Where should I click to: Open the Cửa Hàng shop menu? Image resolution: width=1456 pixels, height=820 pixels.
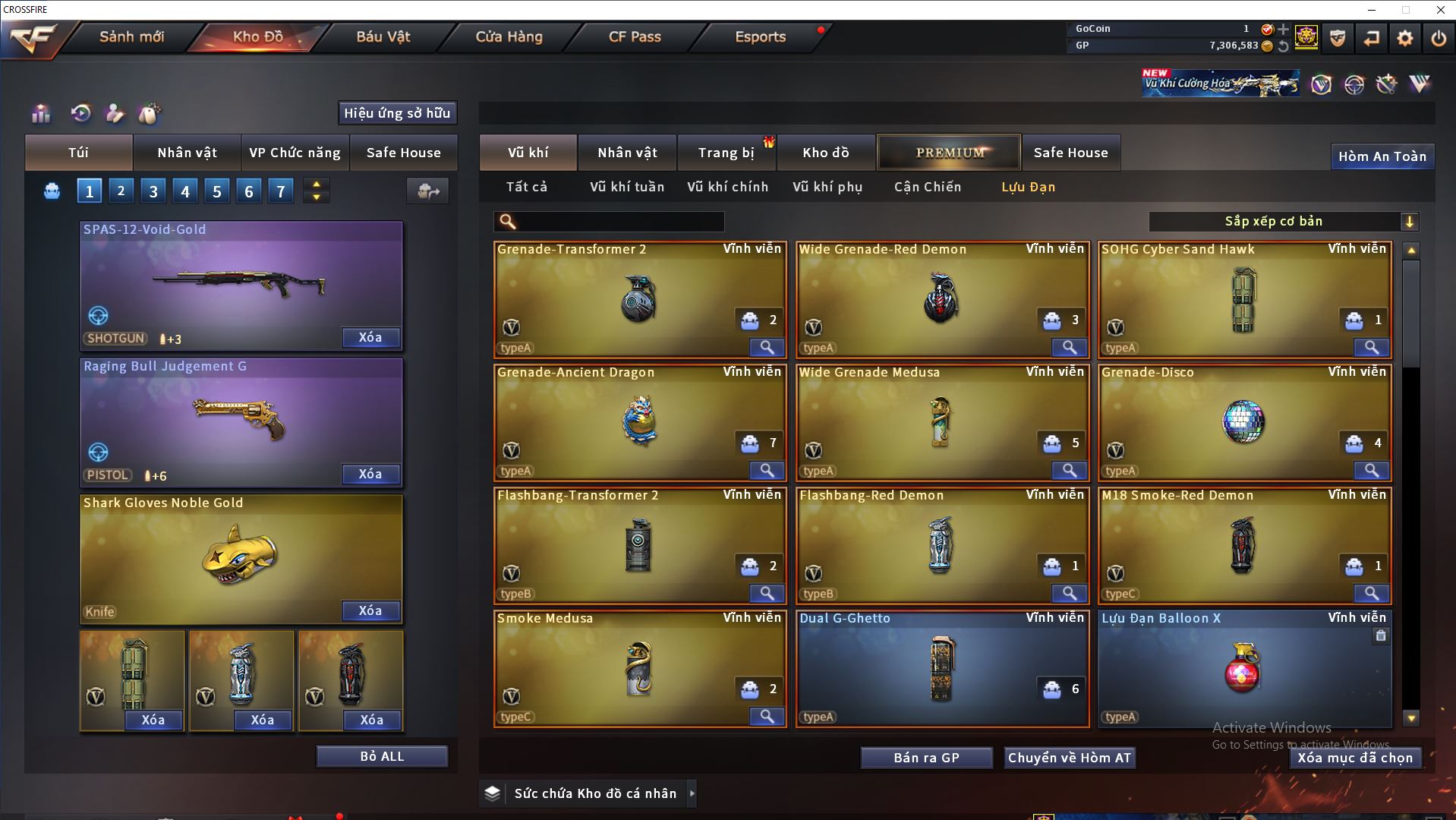click(509, 36)
